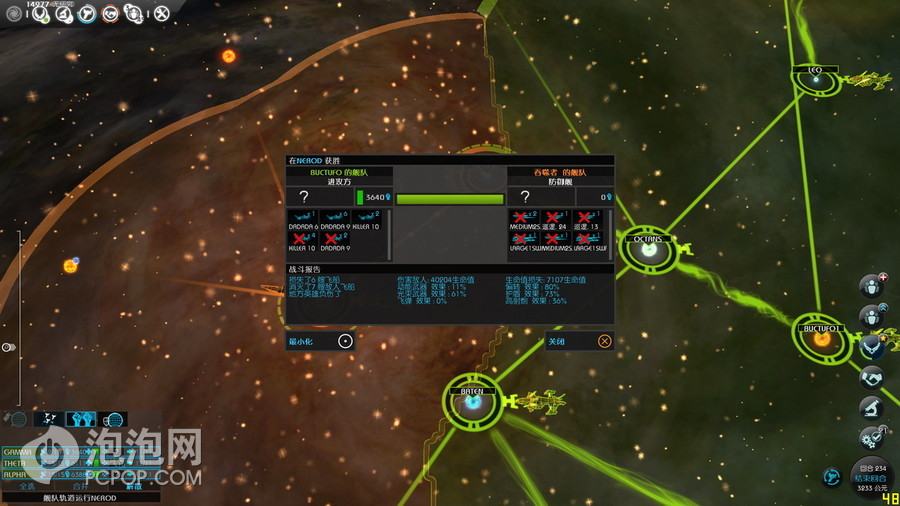Screen dimensions: 900x506
Task: Open the military laurel panel on right
Action: click(871, 346)
